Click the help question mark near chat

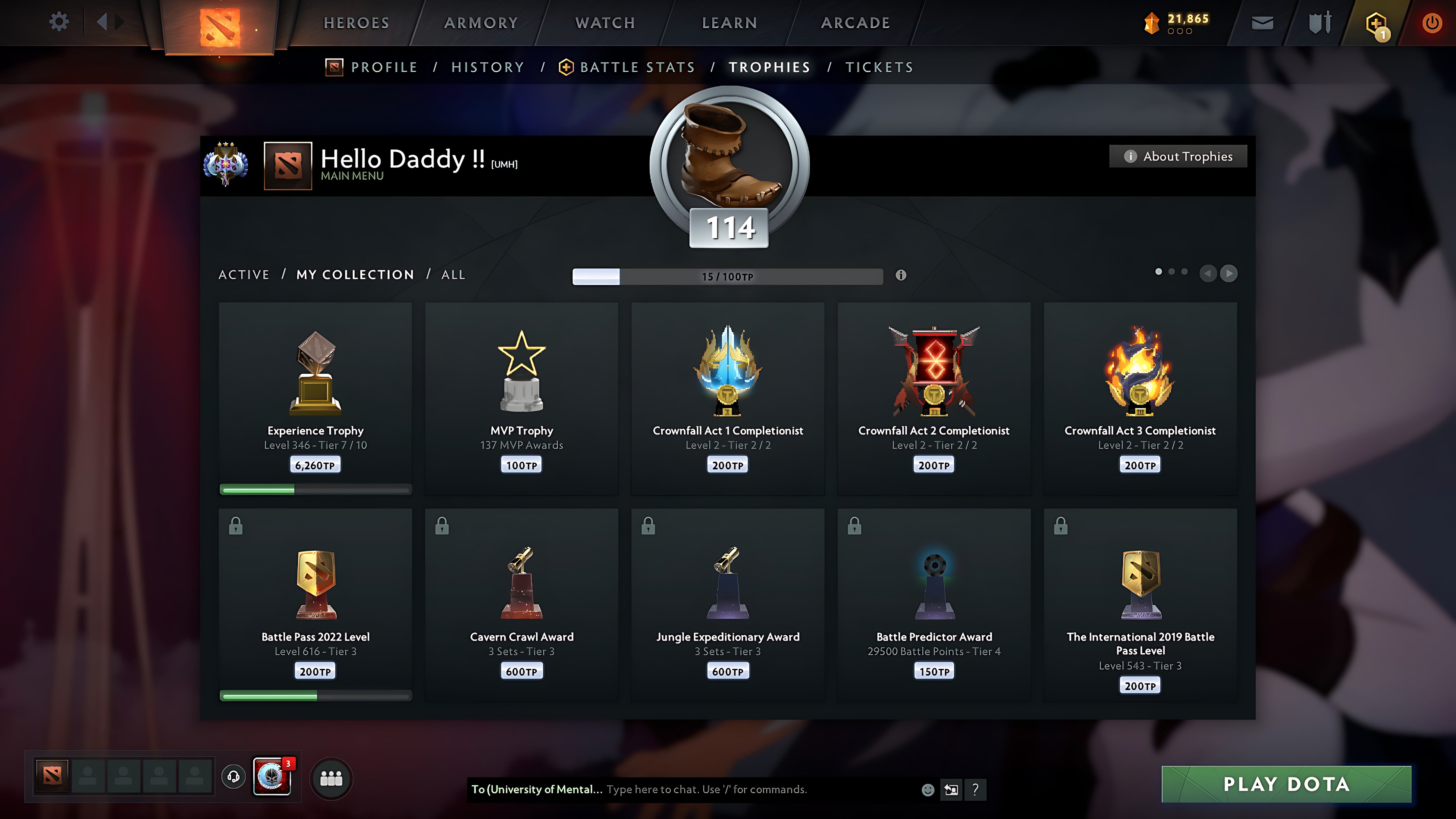pyautogui.click(x=974, y=790)
